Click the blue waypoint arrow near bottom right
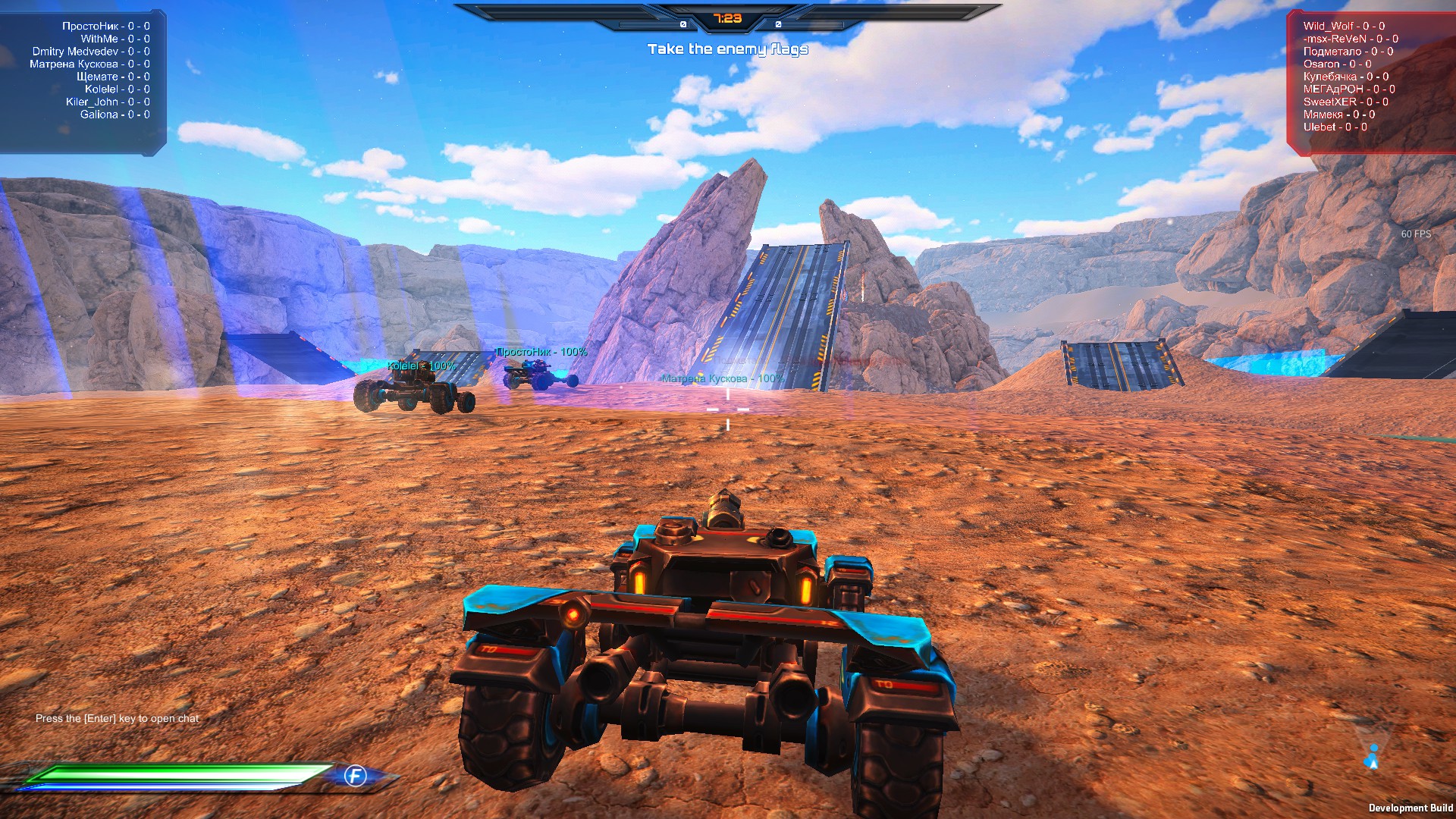1456x819 pixels. click(x=1373, y=755)
